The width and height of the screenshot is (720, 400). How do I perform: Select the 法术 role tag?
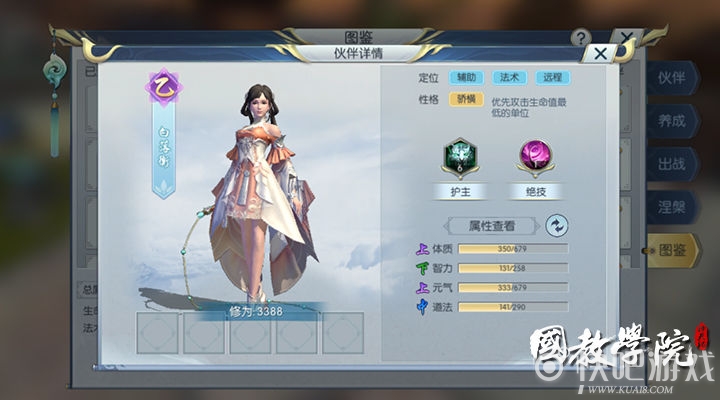(510, 77)
